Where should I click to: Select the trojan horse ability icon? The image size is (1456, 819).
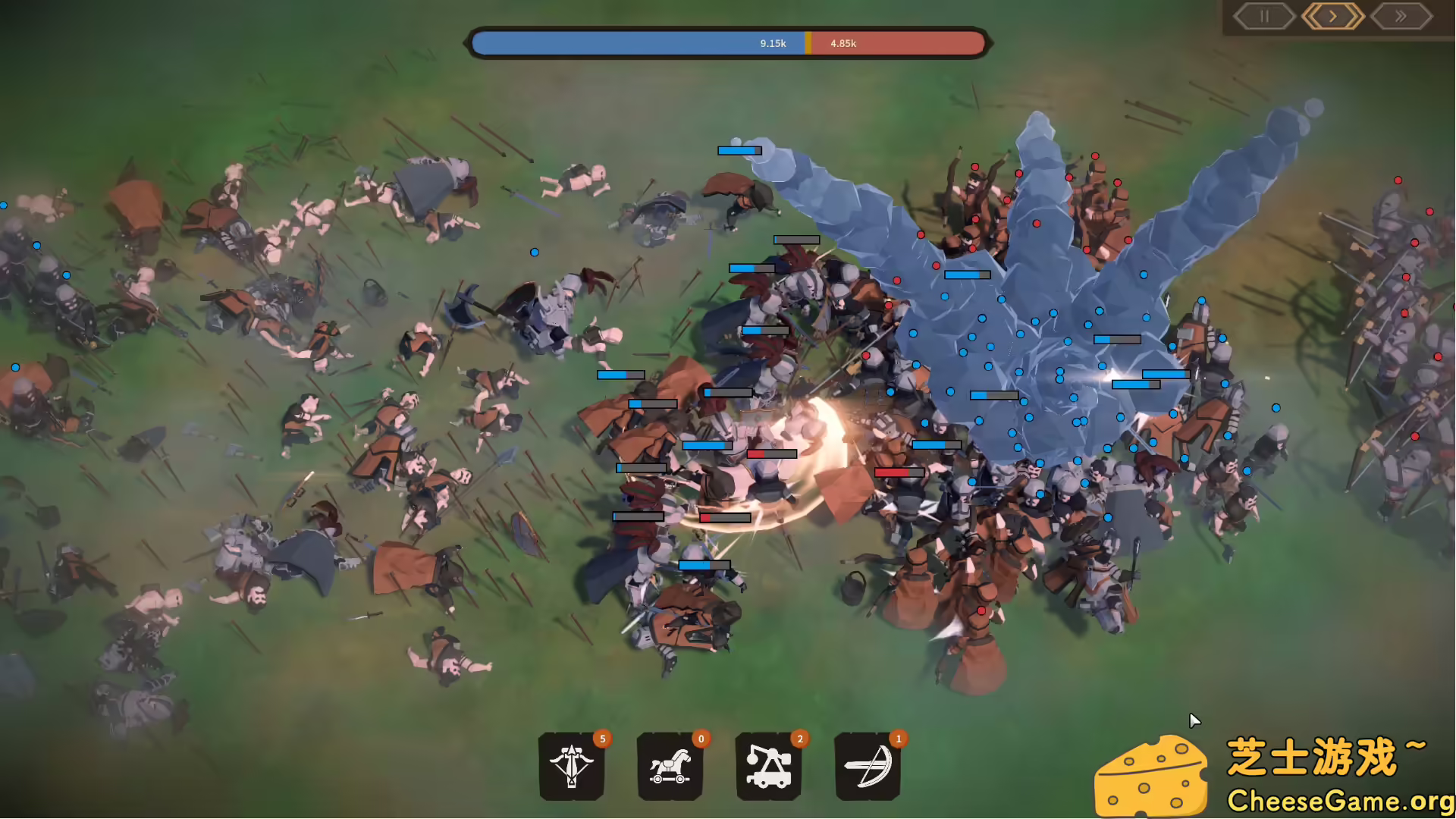(670, 767)
